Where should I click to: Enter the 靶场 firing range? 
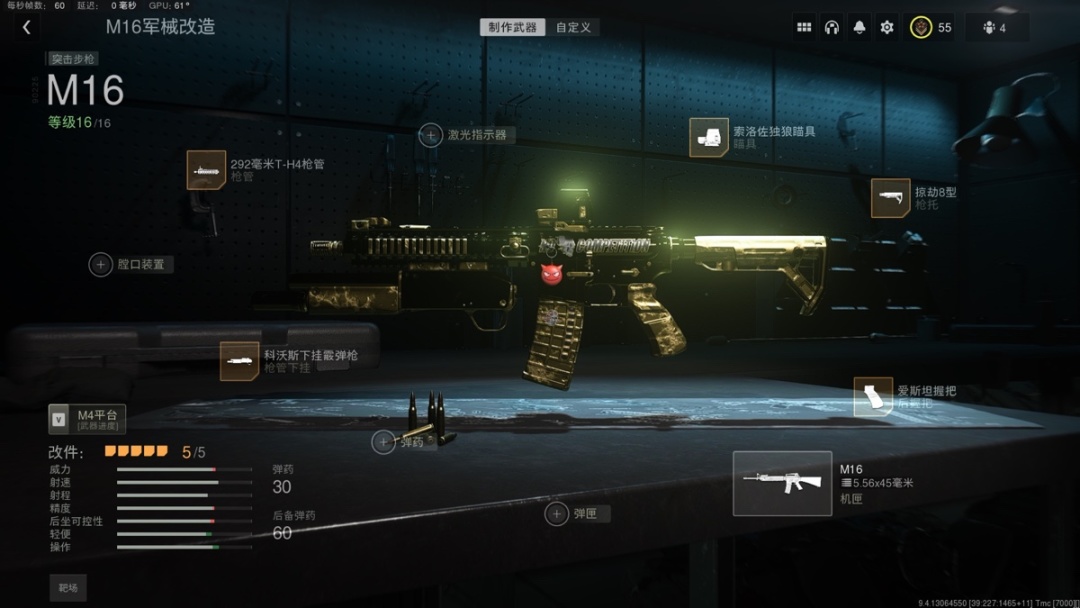coord(68,588)
